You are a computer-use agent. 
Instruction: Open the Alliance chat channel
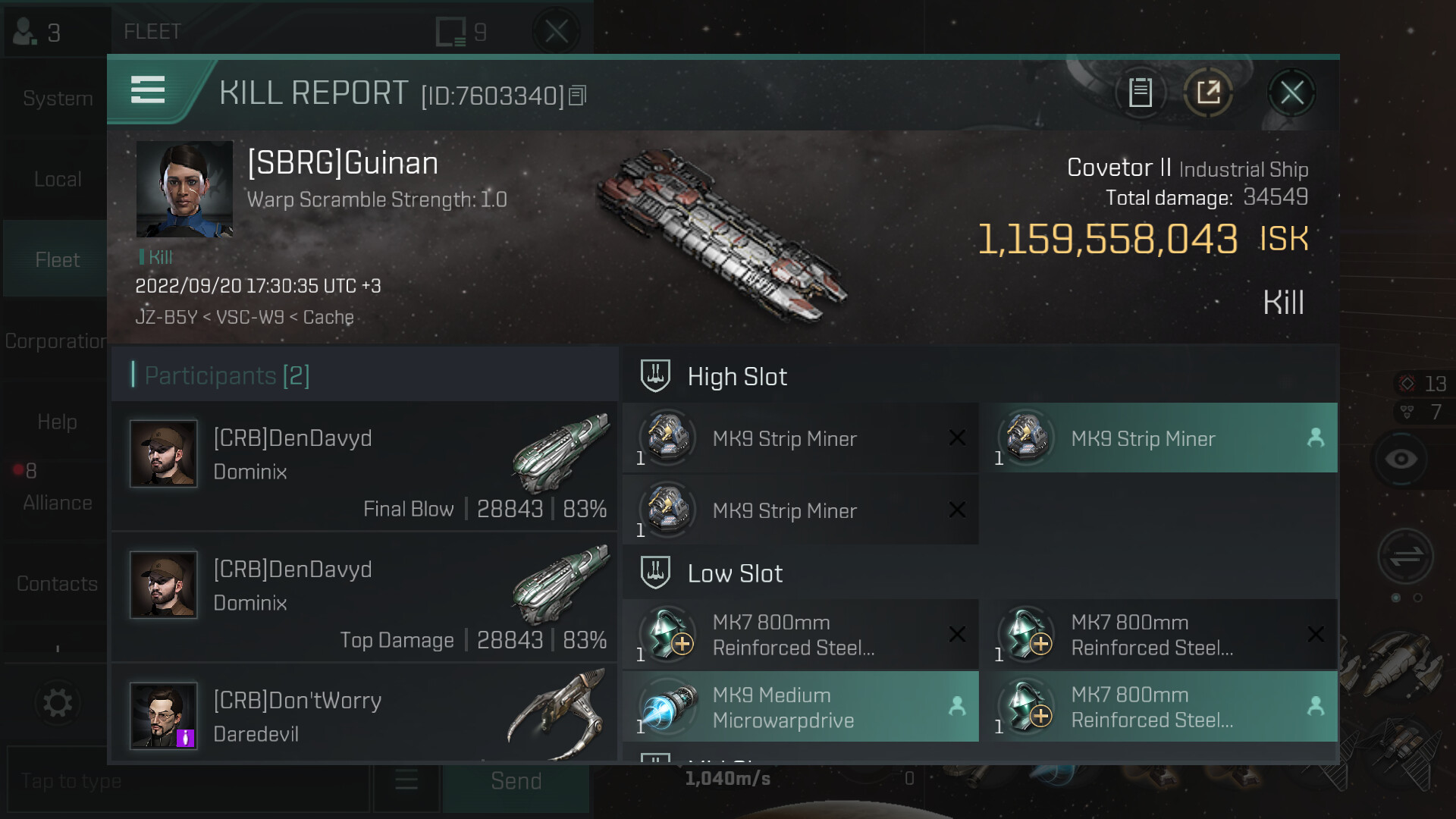57,502
